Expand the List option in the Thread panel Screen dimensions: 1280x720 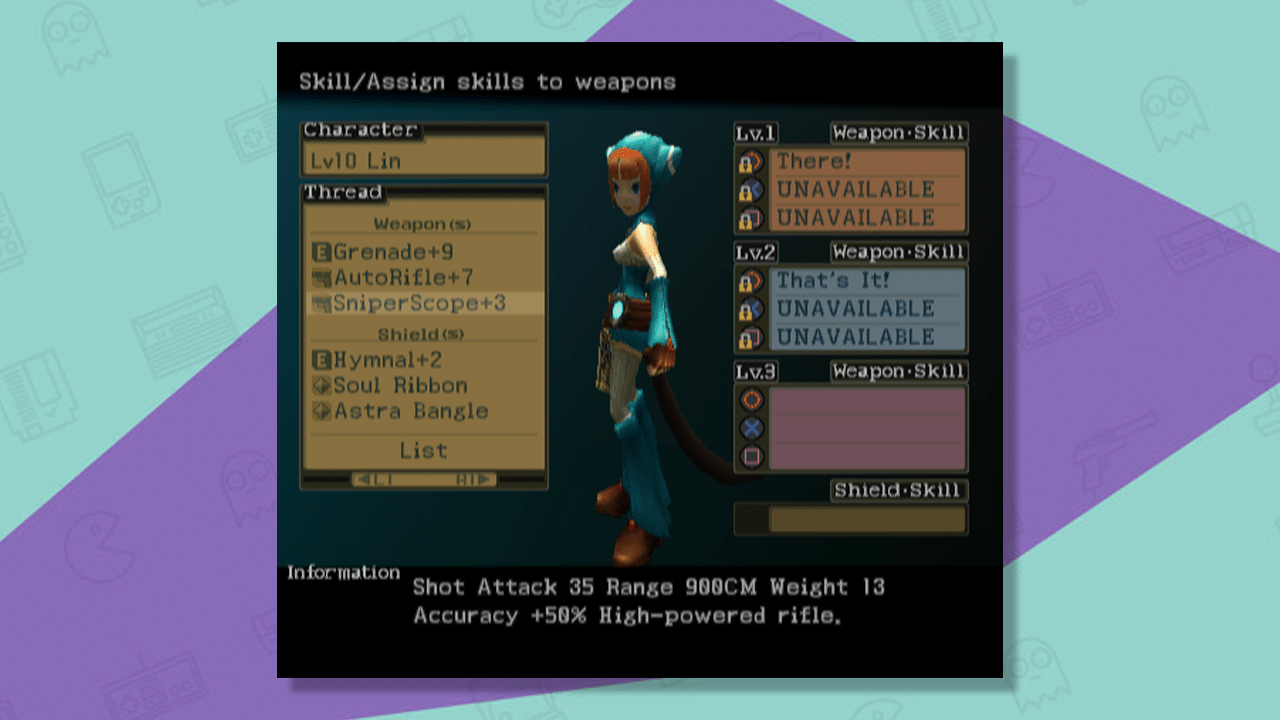pyautogui.click(x=423, y=450)
